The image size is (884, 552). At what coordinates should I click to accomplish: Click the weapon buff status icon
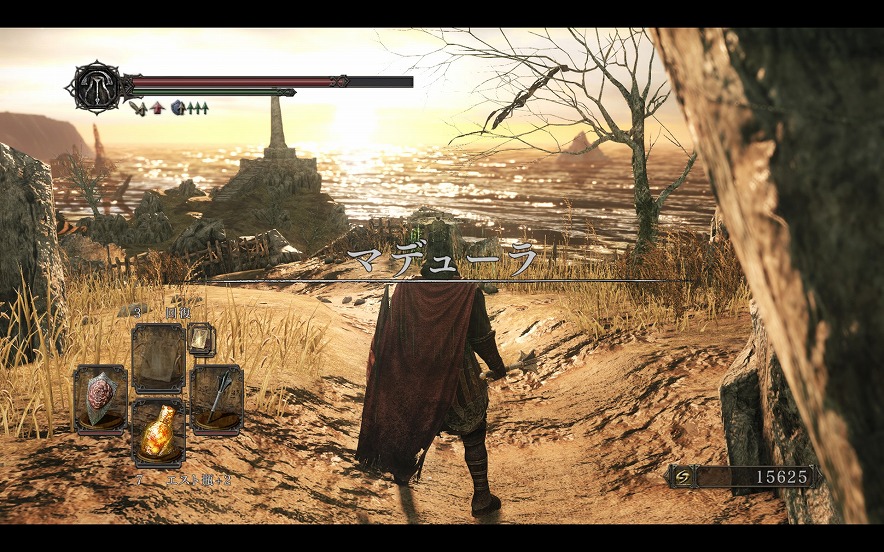tap(137, 108)
